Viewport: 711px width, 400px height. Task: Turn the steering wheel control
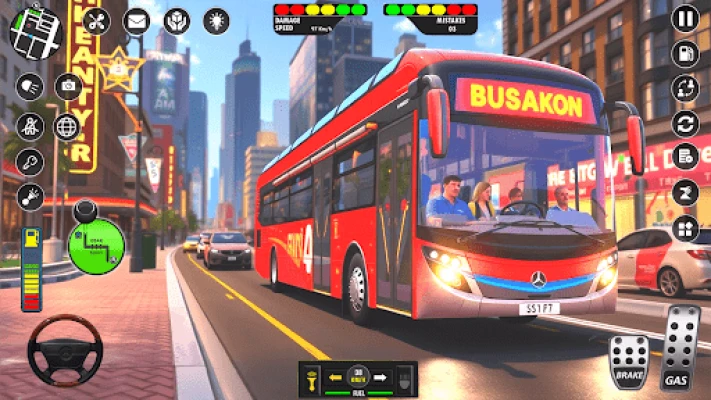64,350
